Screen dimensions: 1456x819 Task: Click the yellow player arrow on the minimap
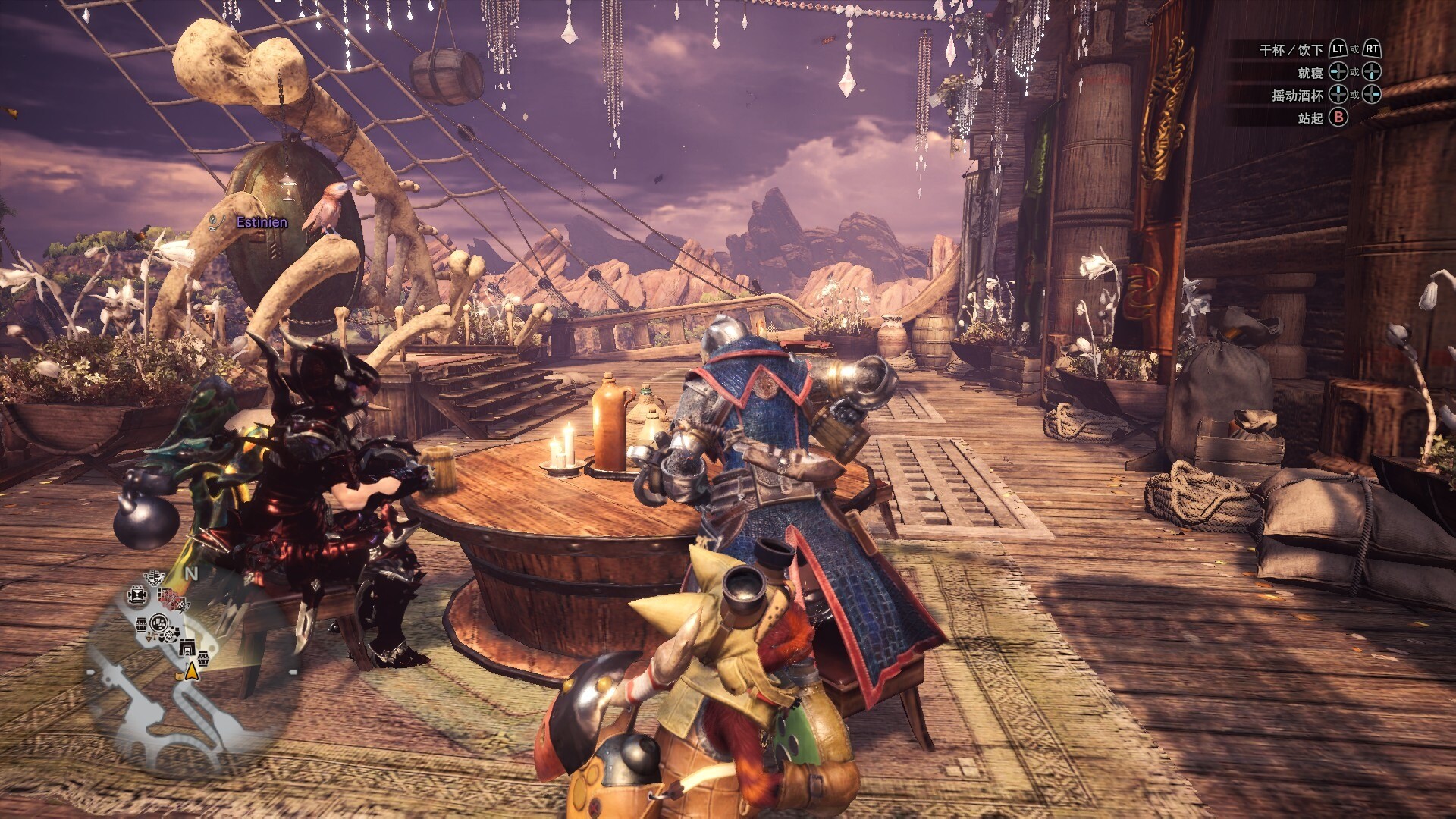(192, 673)
